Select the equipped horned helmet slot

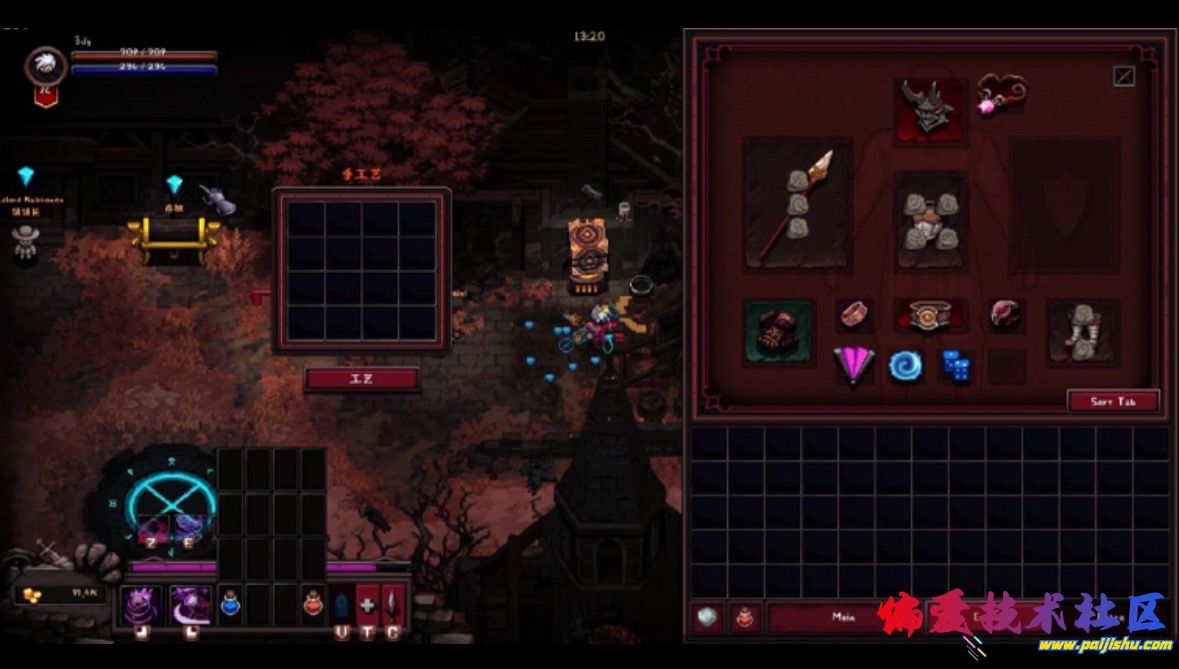tap(931, 109)
